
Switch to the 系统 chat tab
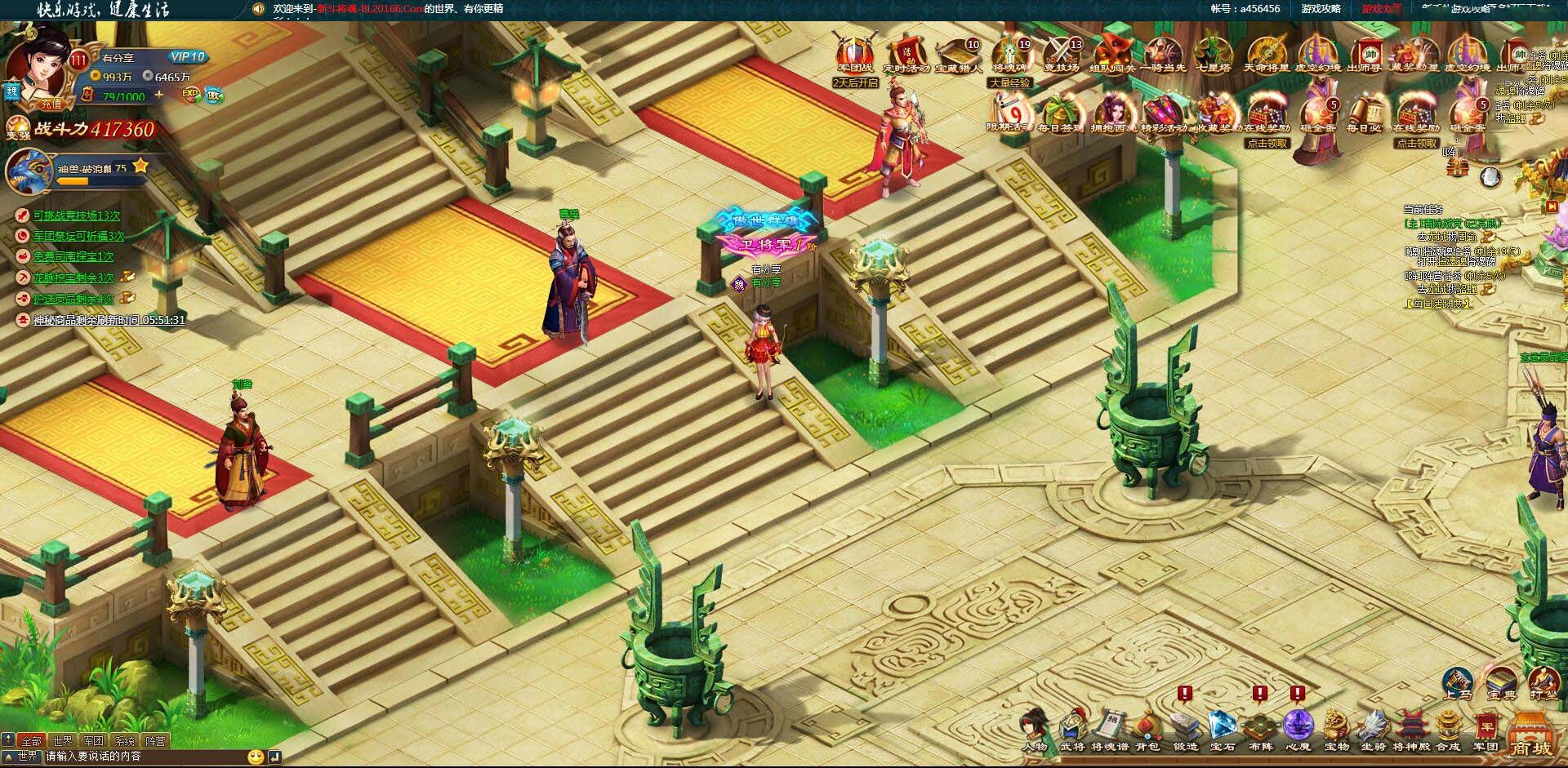pos(125,742)
